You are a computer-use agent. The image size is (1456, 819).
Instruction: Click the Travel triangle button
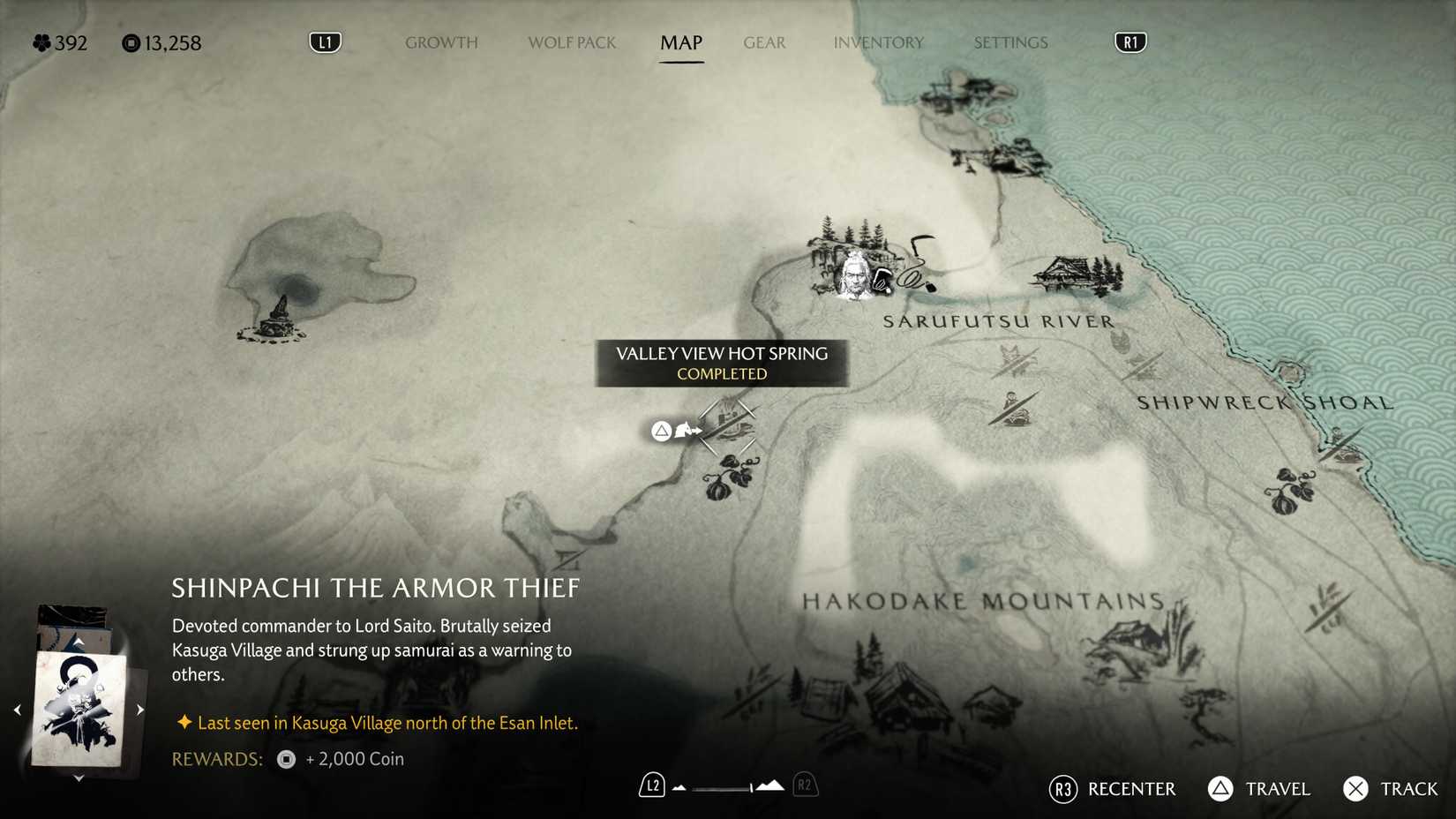[1220, 789]
